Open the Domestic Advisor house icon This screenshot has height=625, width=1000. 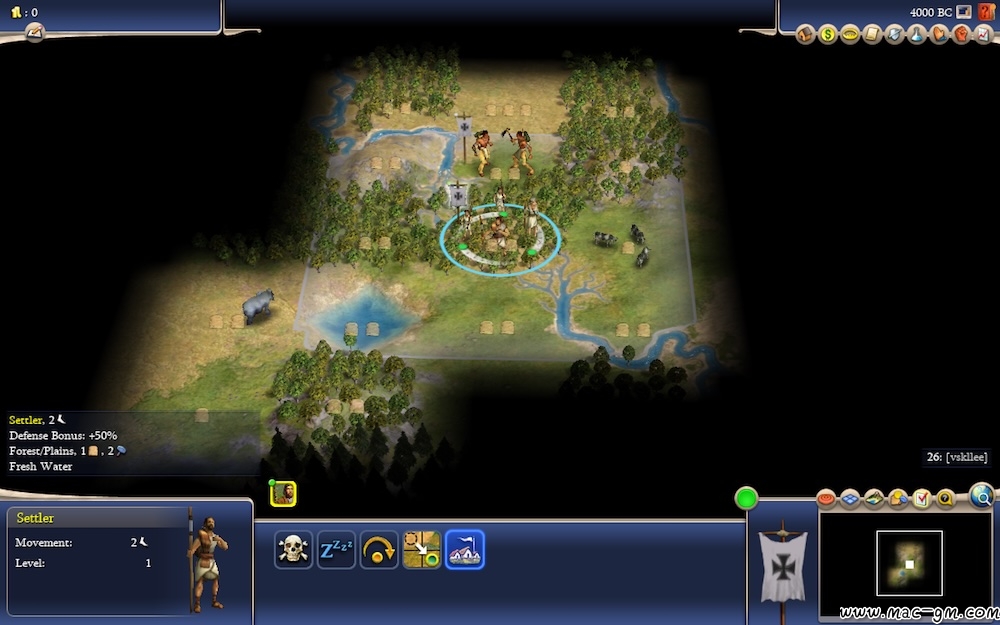tap(806, 35)
